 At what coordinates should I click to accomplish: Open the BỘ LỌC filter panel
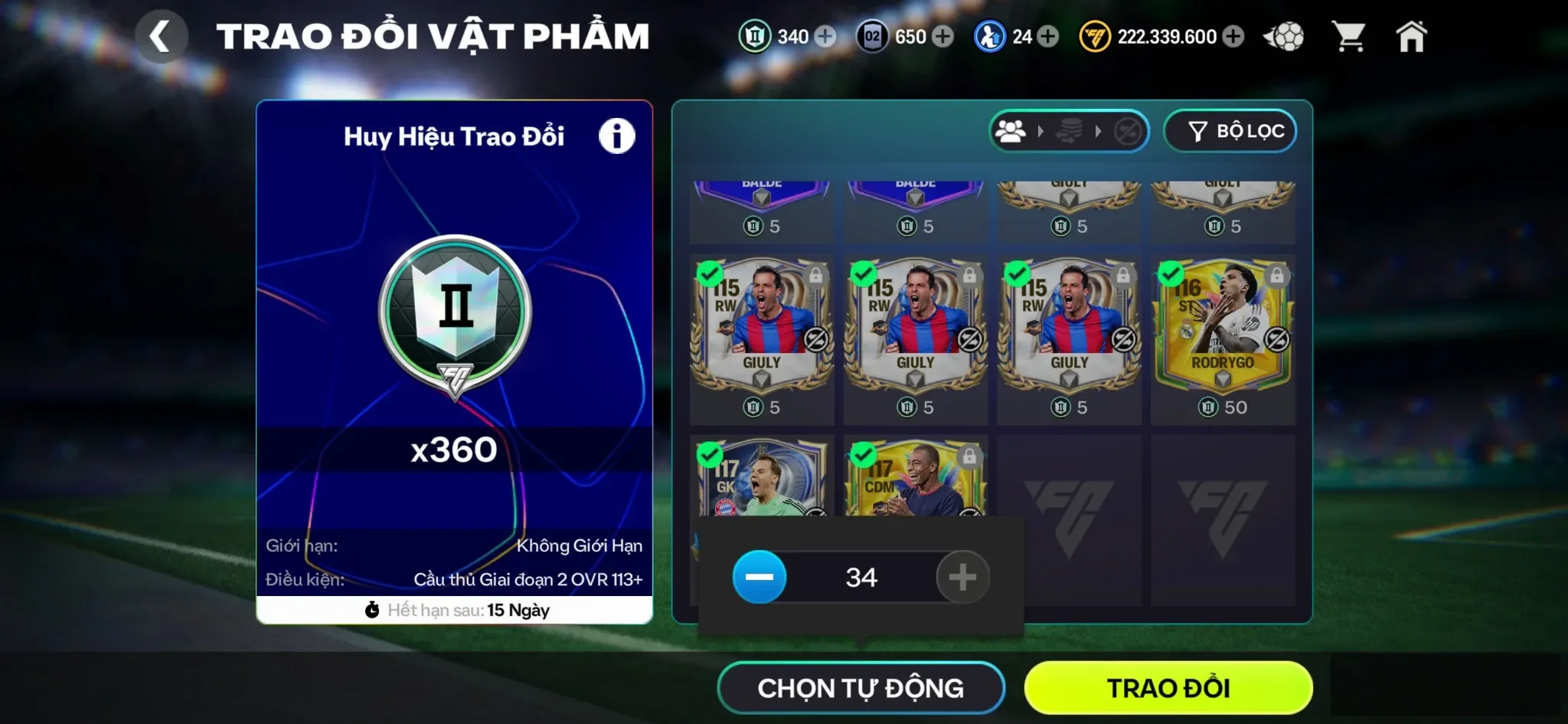click(x=1230, y=131)
